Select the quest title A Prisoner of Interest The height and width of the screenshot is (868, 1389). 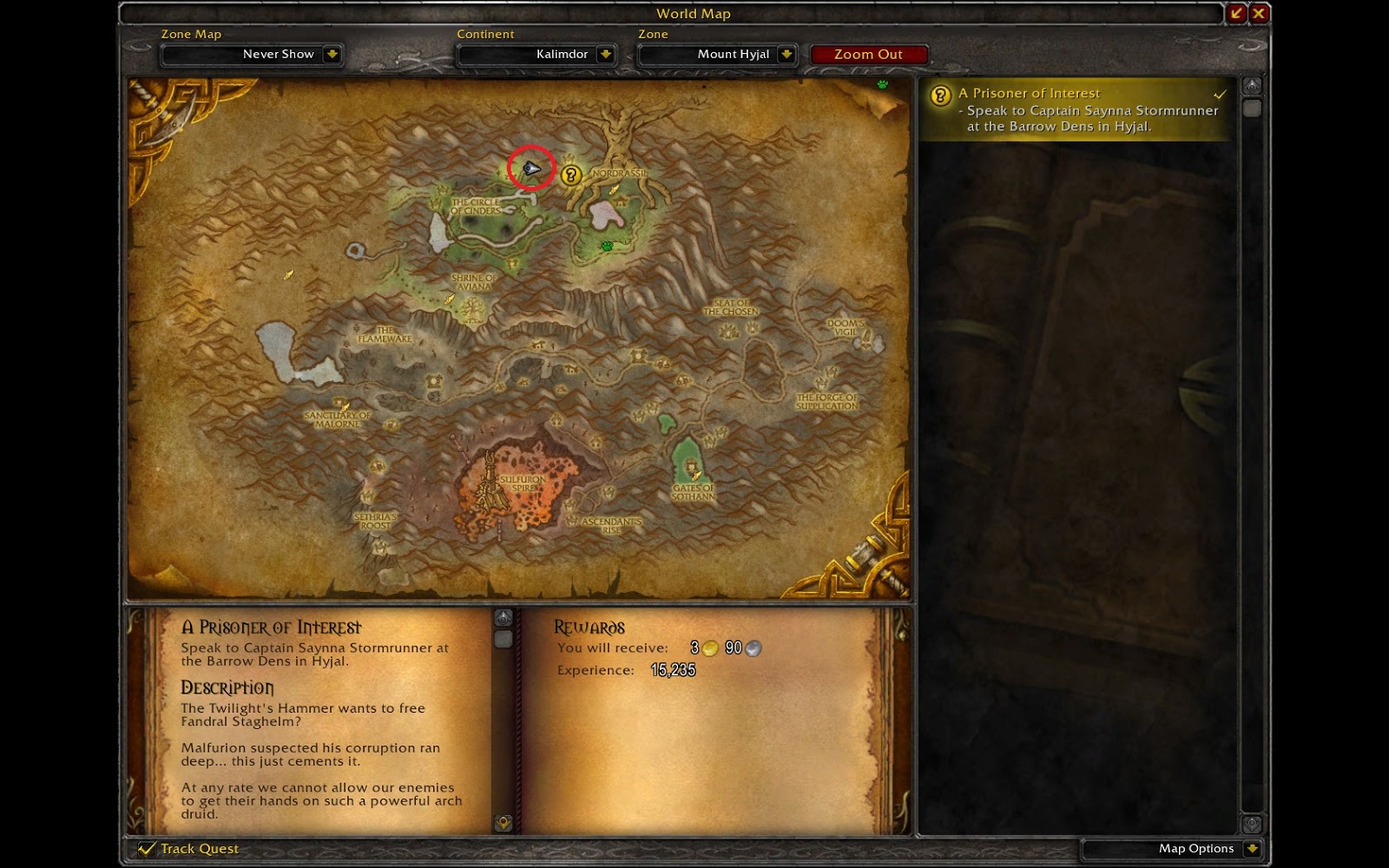1029,93
